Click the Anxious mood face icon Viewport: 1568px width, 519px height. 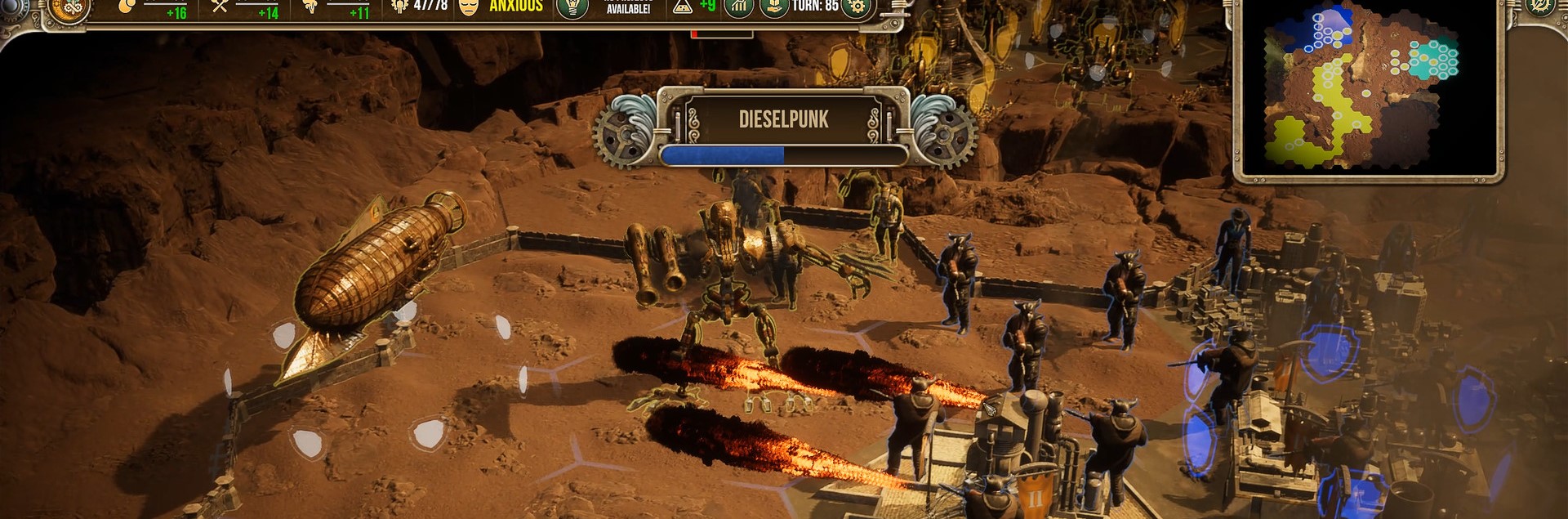point(469,7)
